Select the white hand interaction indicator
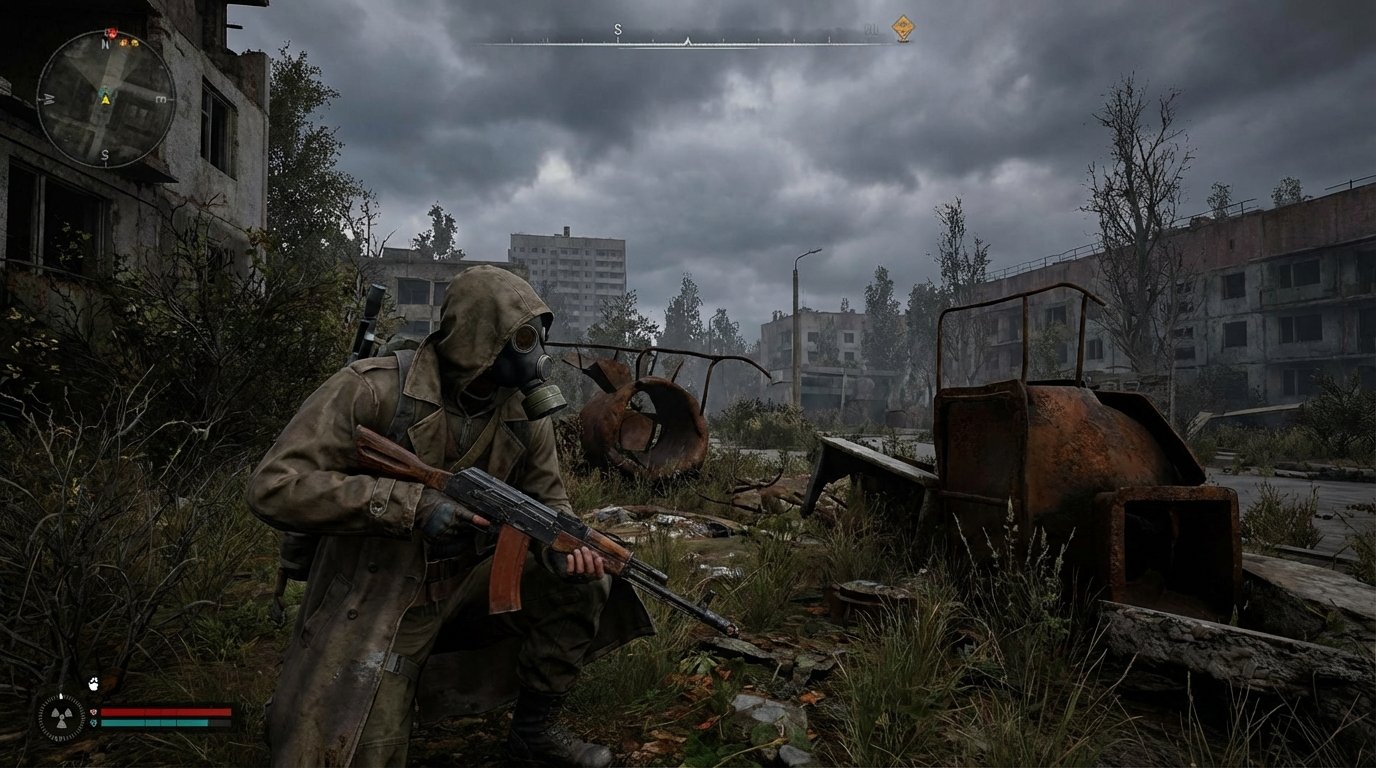The image size is (1376, 768). coord(93,685)
